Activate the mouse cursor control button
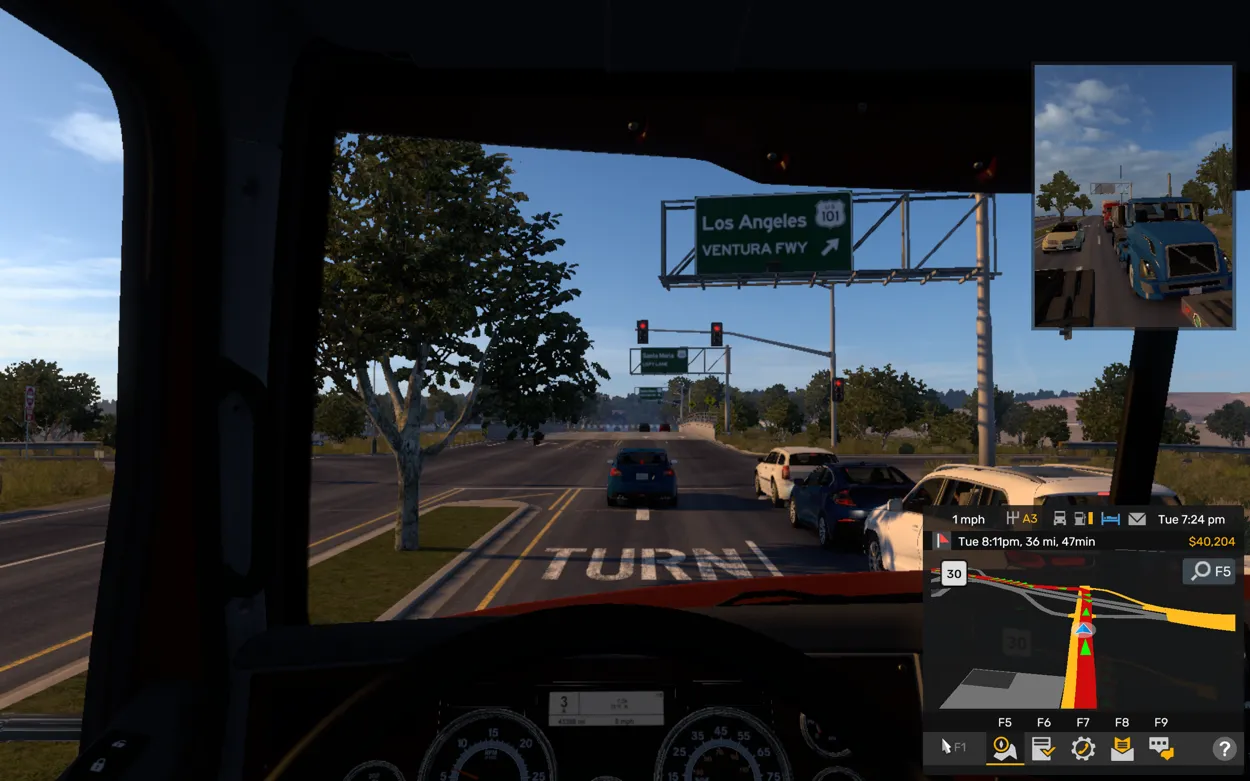Image resolution: width=1250 pixels, height=781 pixels. coord(953,747)
